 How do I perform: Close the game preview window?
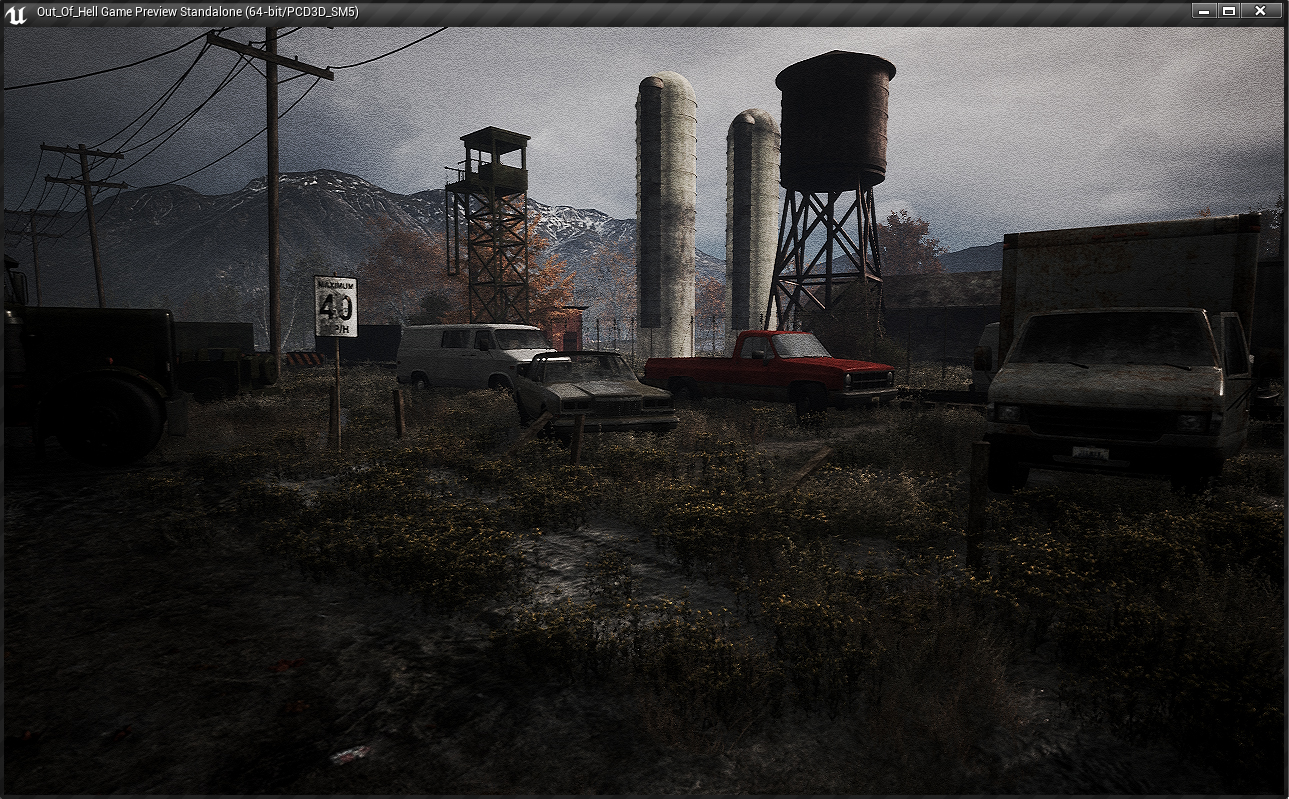click(1261, 11)
